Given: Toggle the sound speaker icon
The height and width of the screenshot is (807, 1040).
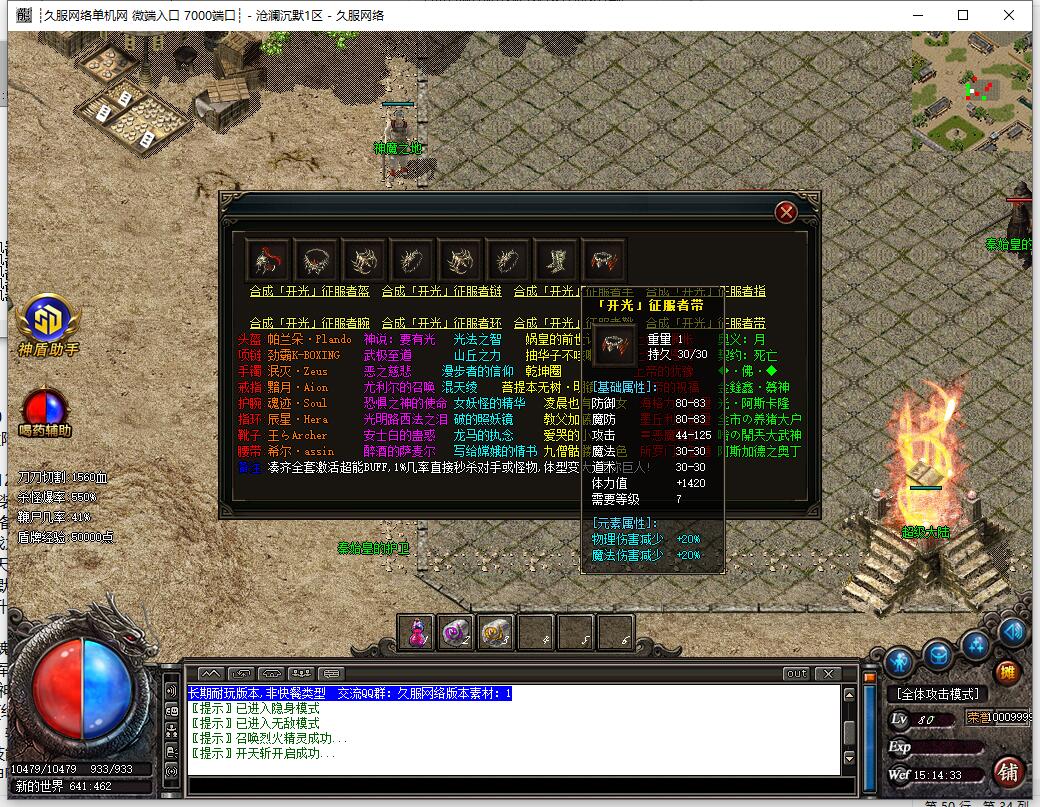Looking at the screenshot, I should tap(1013, 631).
